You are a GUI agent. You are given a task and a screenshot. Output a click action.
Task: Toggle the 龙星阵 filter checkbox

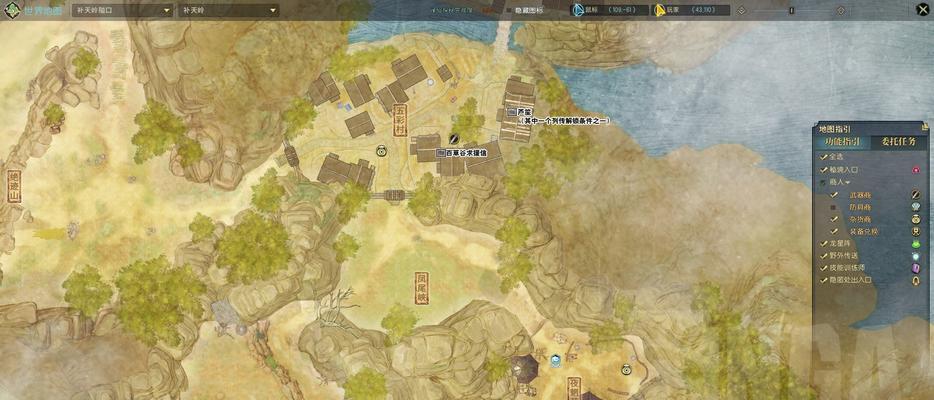point(823,244)
